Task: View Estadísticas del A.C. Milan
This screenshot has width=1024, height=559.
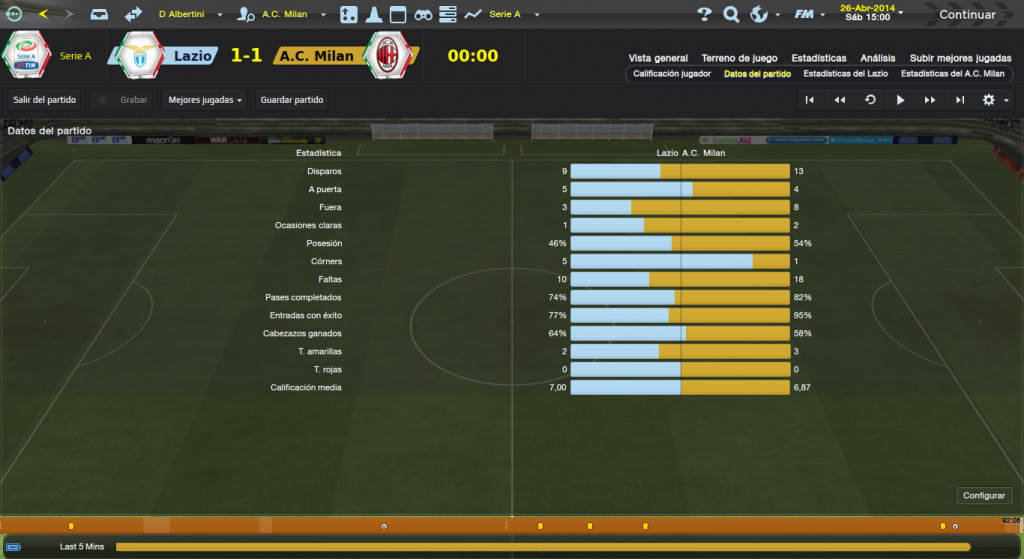Action: click(x=952, y=74)
